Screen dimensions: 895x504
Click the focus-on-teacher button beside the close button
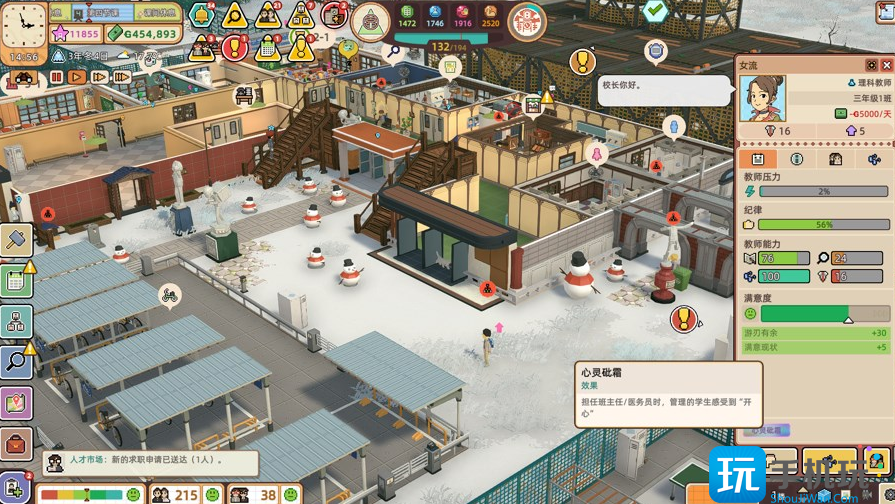pyautogui.click(x=871, y=65)
